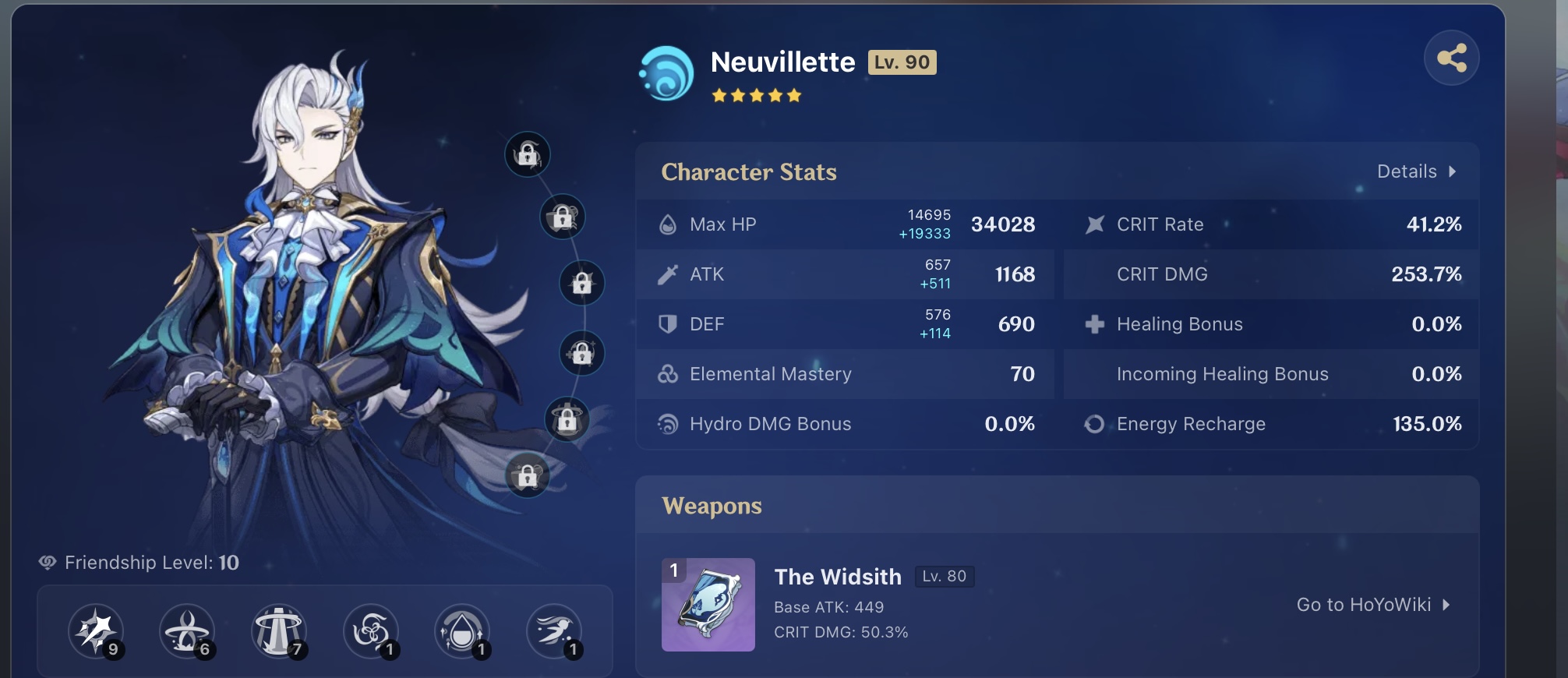Select Neuvillette's Normal Attack talent icon
Screen dimensions: 1568x678
coord(97,631)
